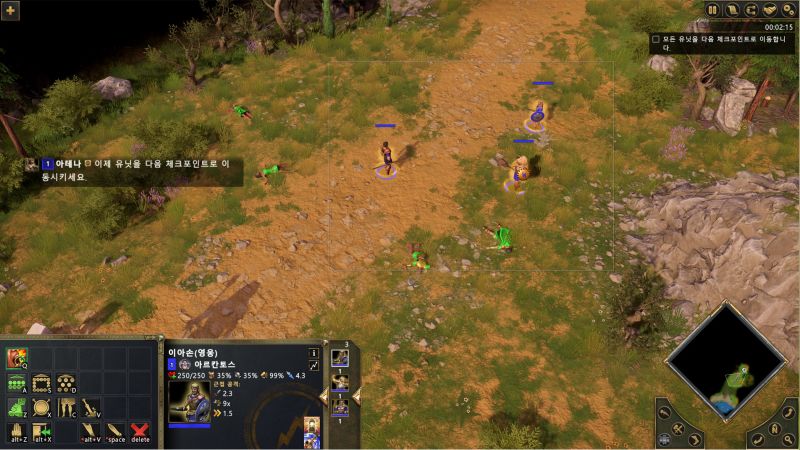Viewport: 800px width, 450px height.
Task: Click Jason's large hero portrait
Action: click(189, 401)
